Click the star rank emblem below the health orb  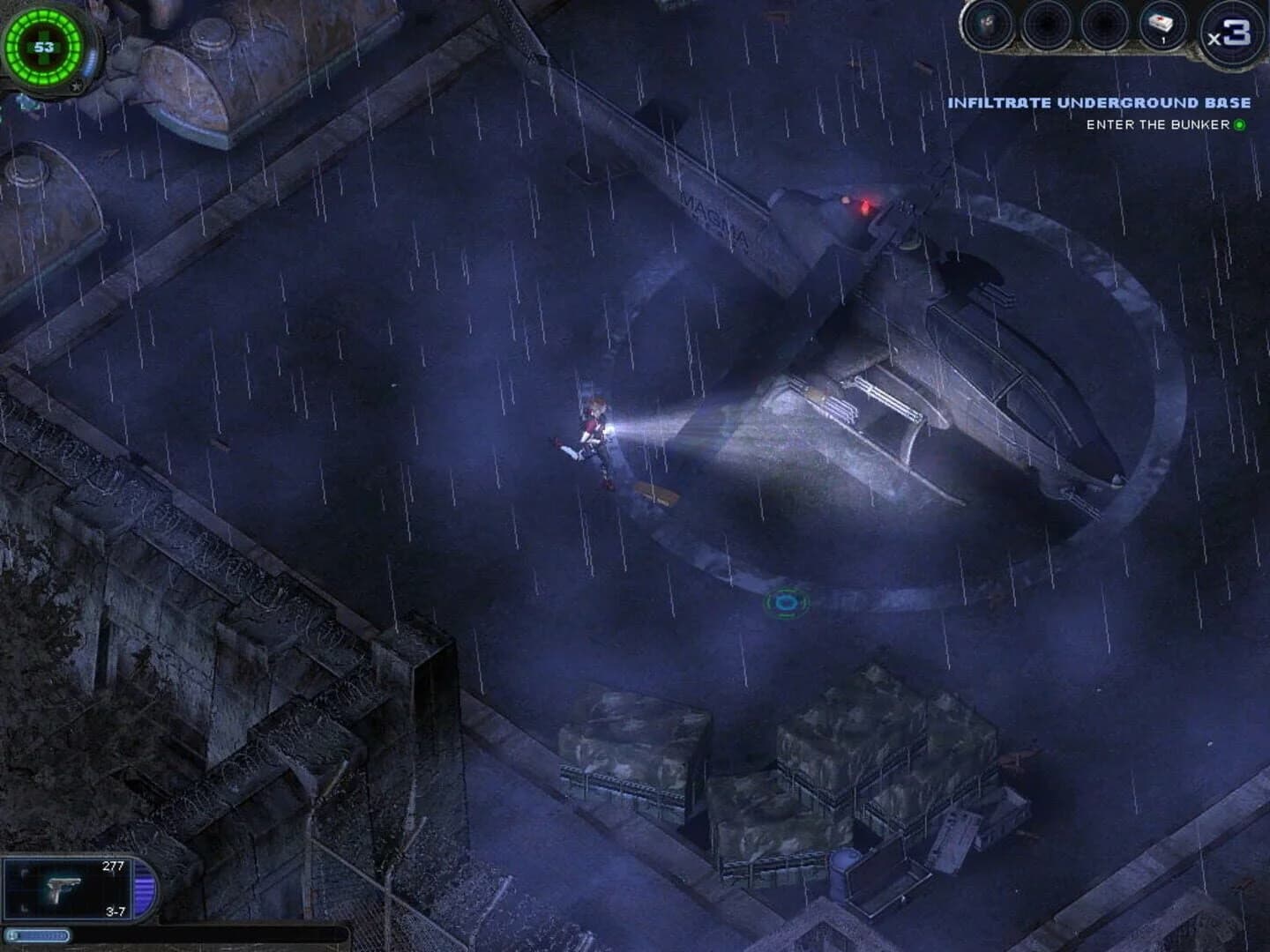tap(78, 87)
